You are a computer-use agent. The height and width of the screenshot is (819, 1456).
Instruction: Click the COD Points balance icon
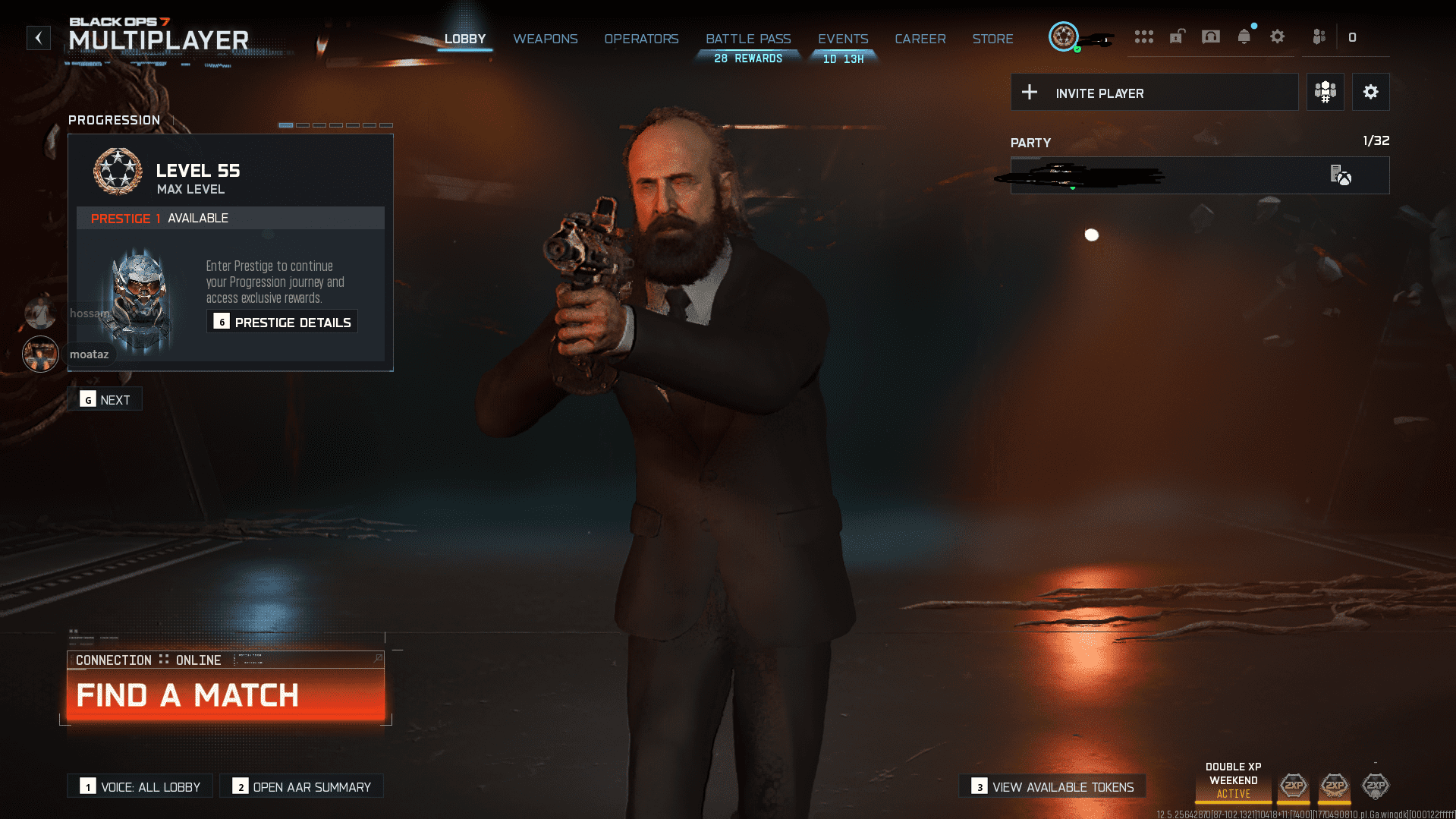click(x=1354, y=36)
